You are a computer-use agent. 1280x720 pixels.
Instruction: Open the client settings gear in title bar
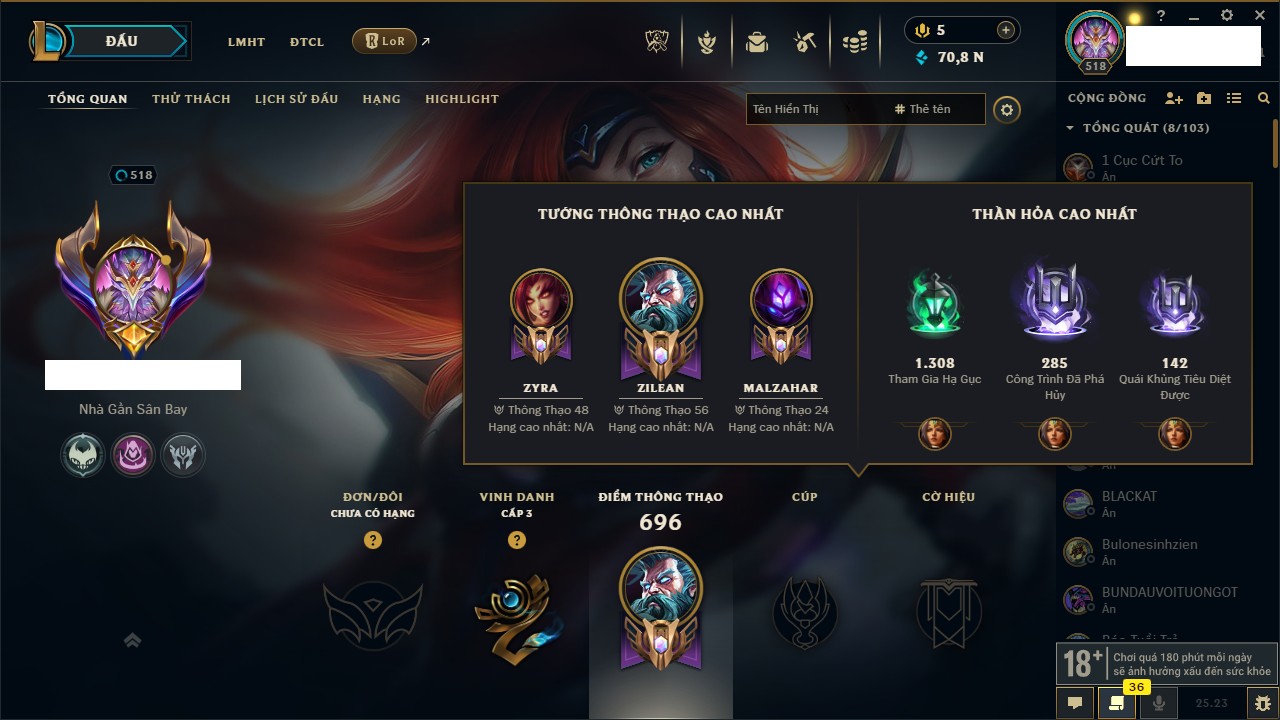pyautogui.click(x=1227, y=16)
